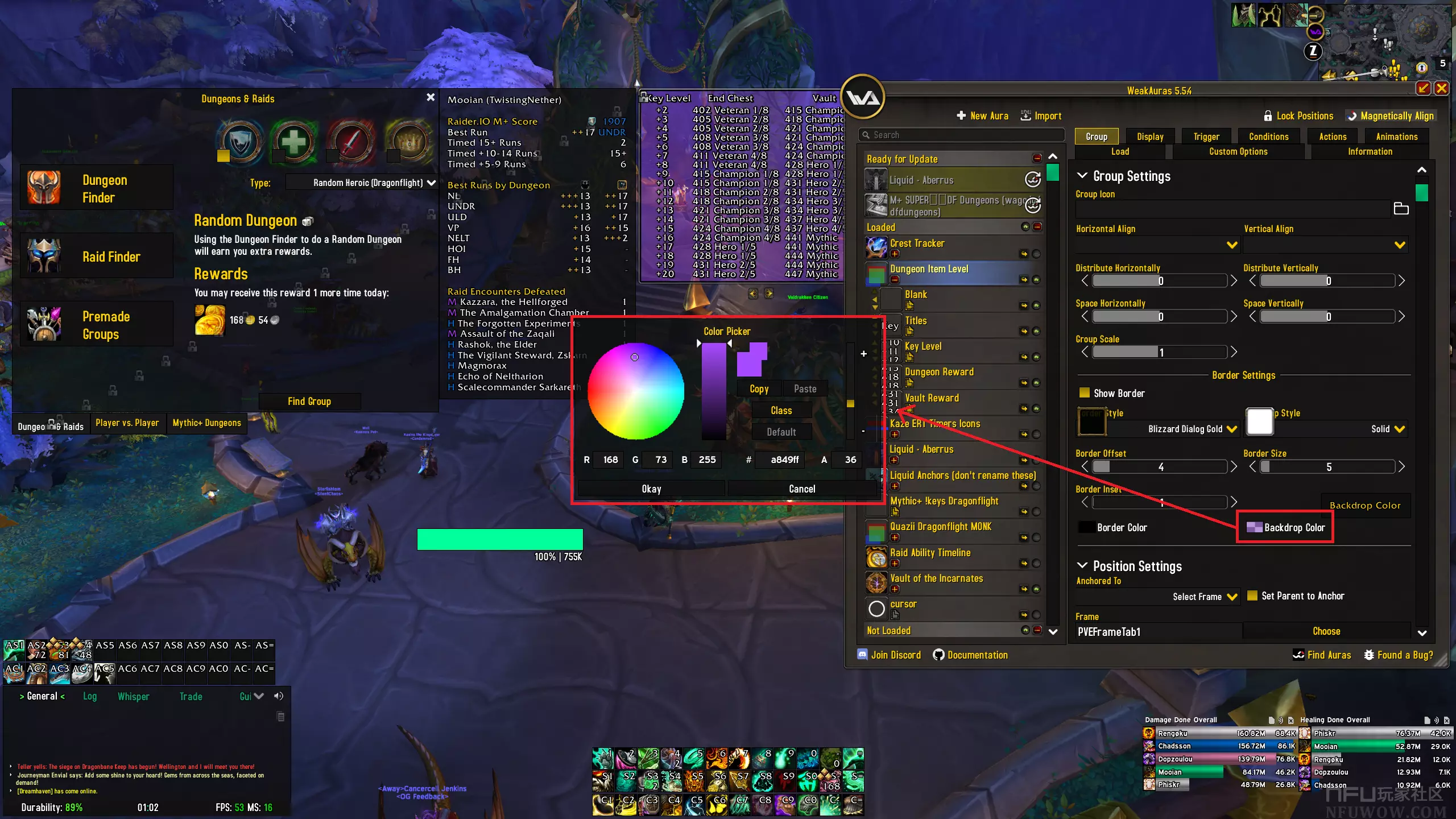The height and width of the screenshot is (819, 1456).
Task: Confirm color with the Okay button
Action: (651, 489)
